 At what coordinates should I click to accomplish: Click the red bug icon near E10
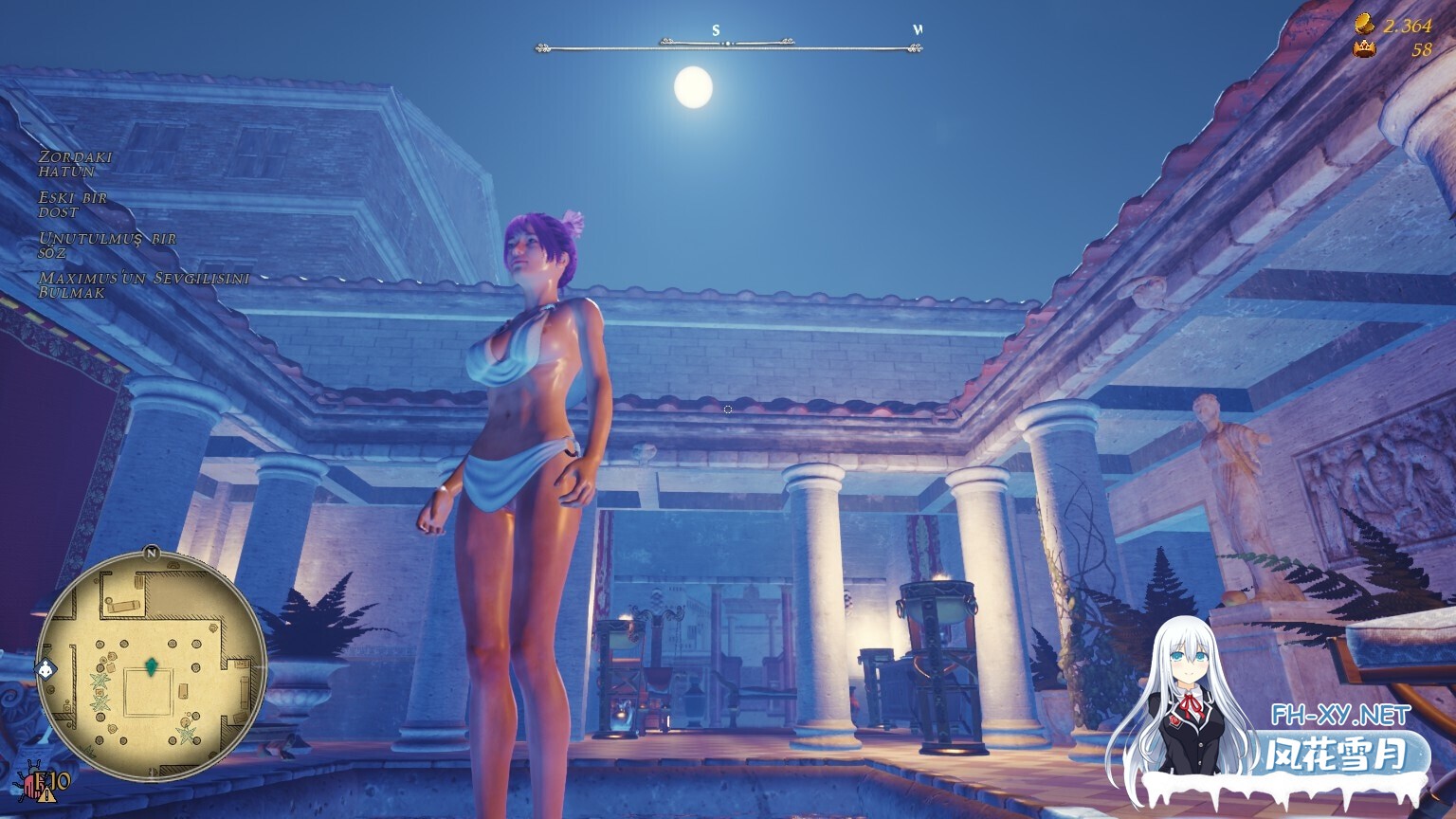click(31, 783)
